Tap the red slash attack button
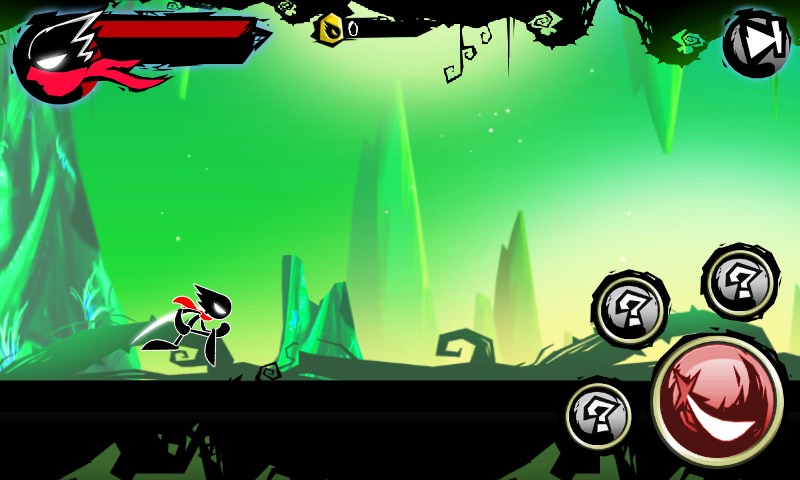Screen dimensions: 800x480 click(x=717, y=401)
